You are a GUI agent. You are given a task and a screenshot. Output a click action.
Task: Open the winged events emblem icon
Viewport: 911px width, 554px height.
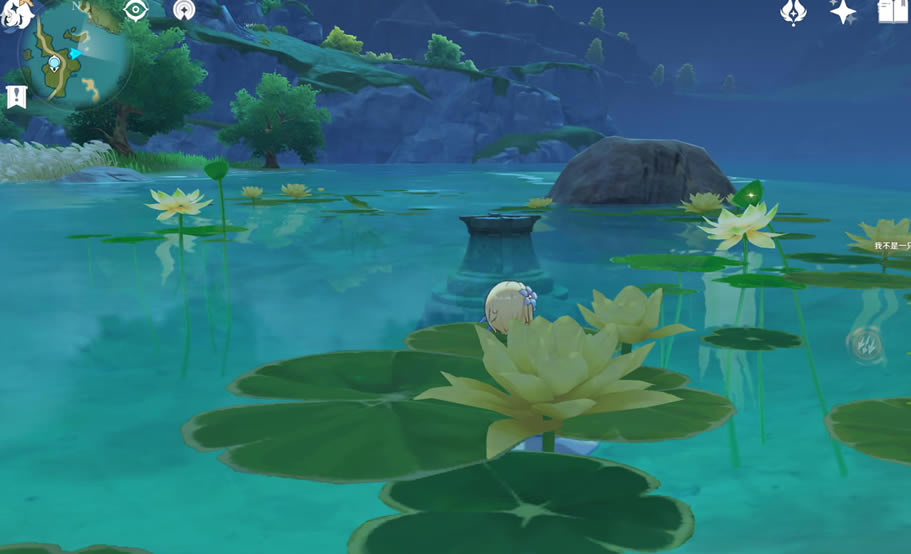pos(793,11)
